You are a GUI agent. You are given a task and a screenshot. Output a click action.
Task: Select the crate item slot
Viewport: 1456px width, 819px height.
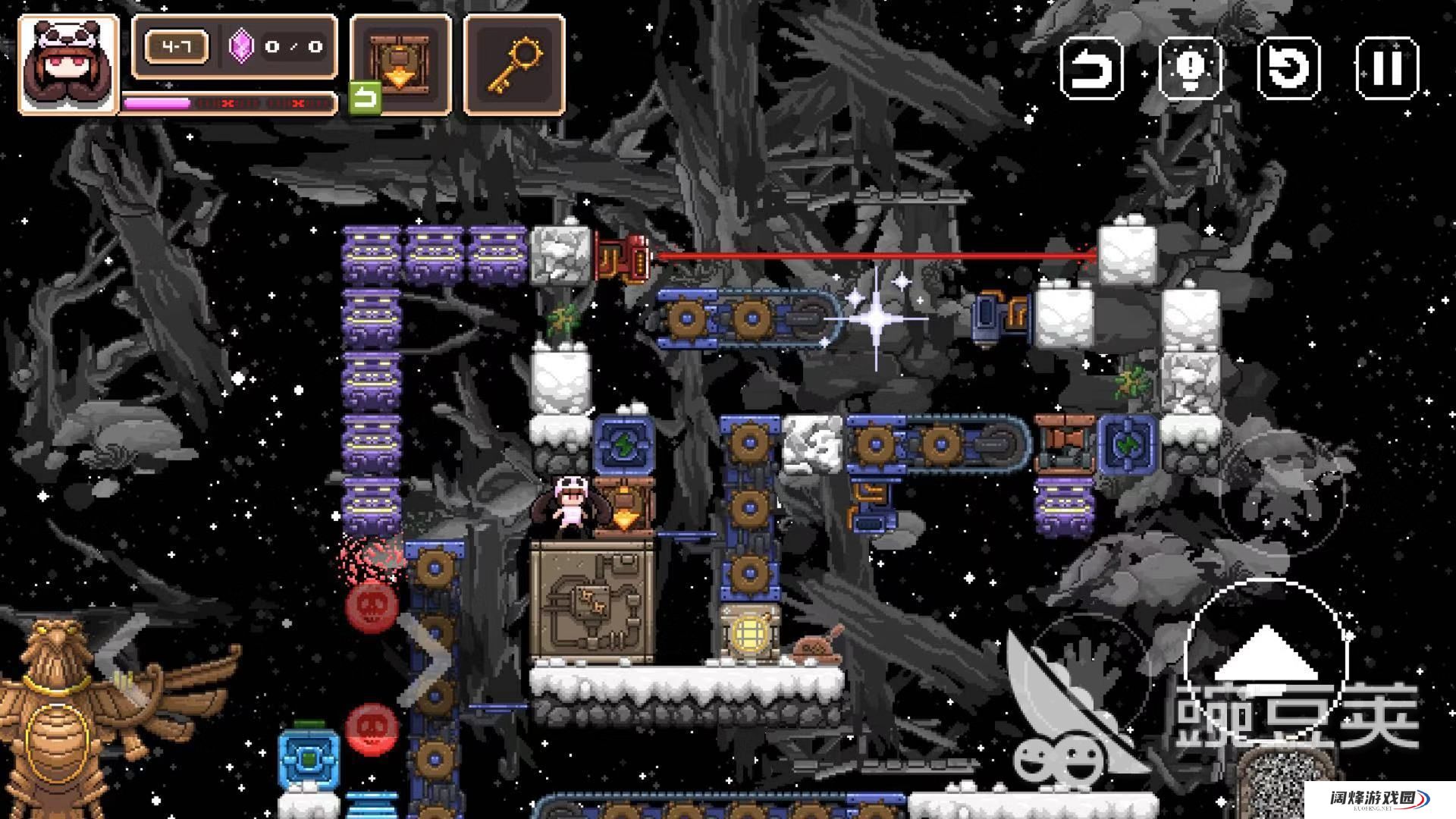(x=400, y=65)
